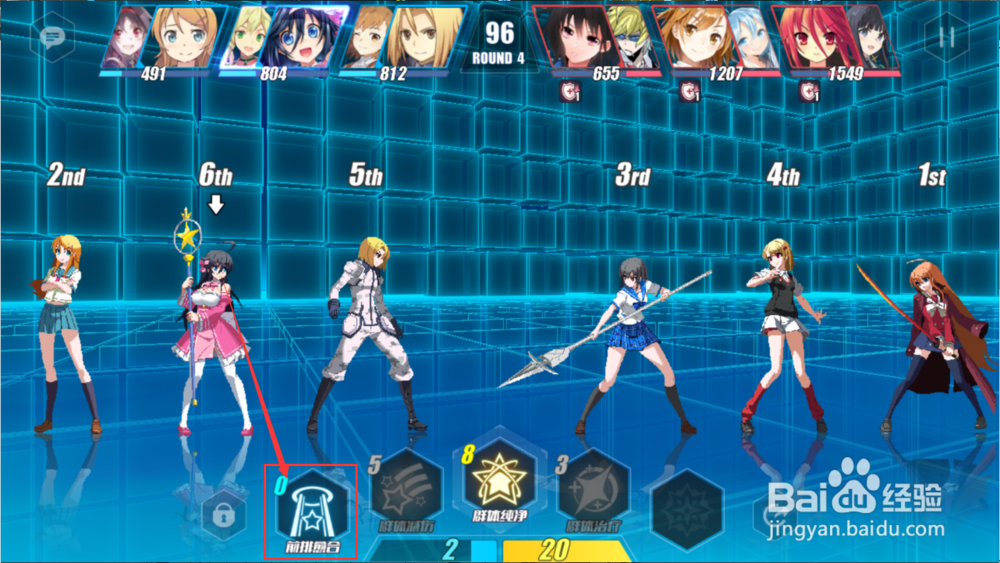Cast the 群体纯净 golden star skill
This screenshot has height=563, width=1000.
499,484
